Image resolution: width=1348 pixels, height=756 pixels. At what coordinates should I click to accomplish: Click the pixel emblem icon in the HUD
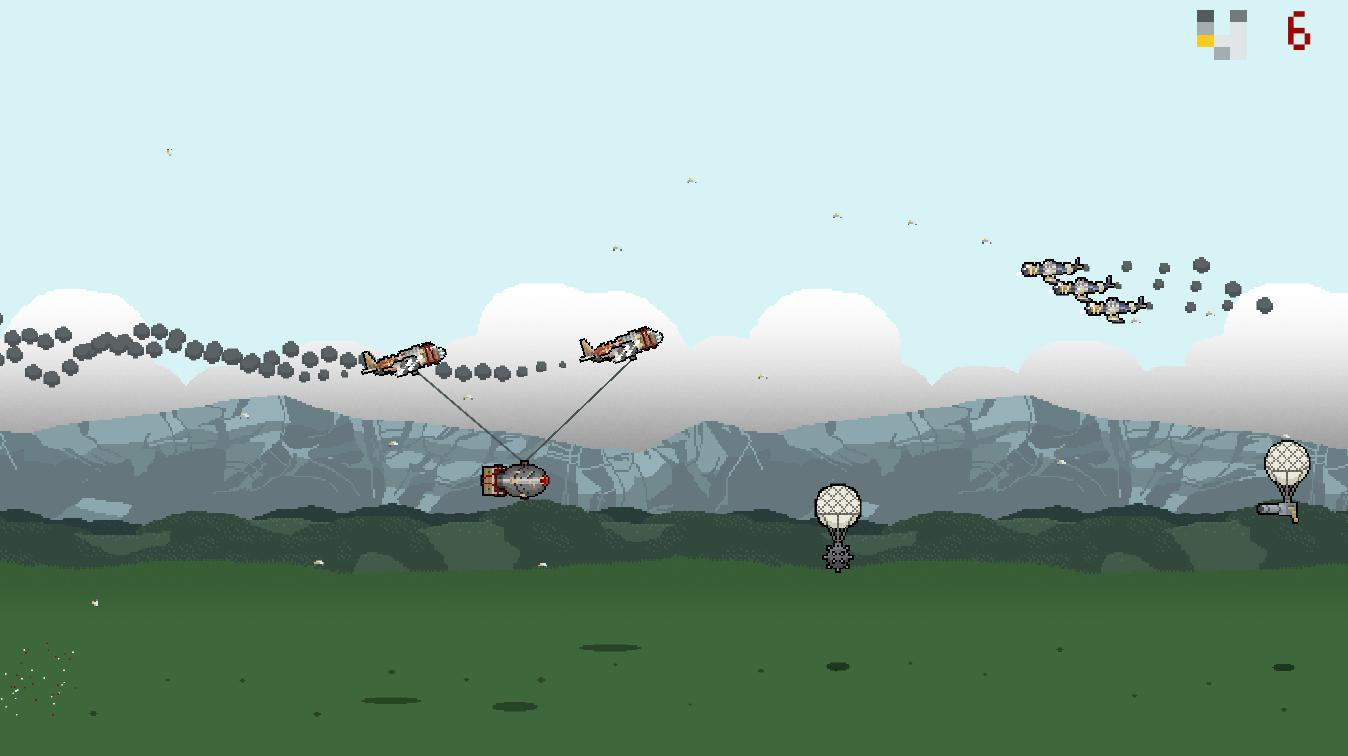1220,33
